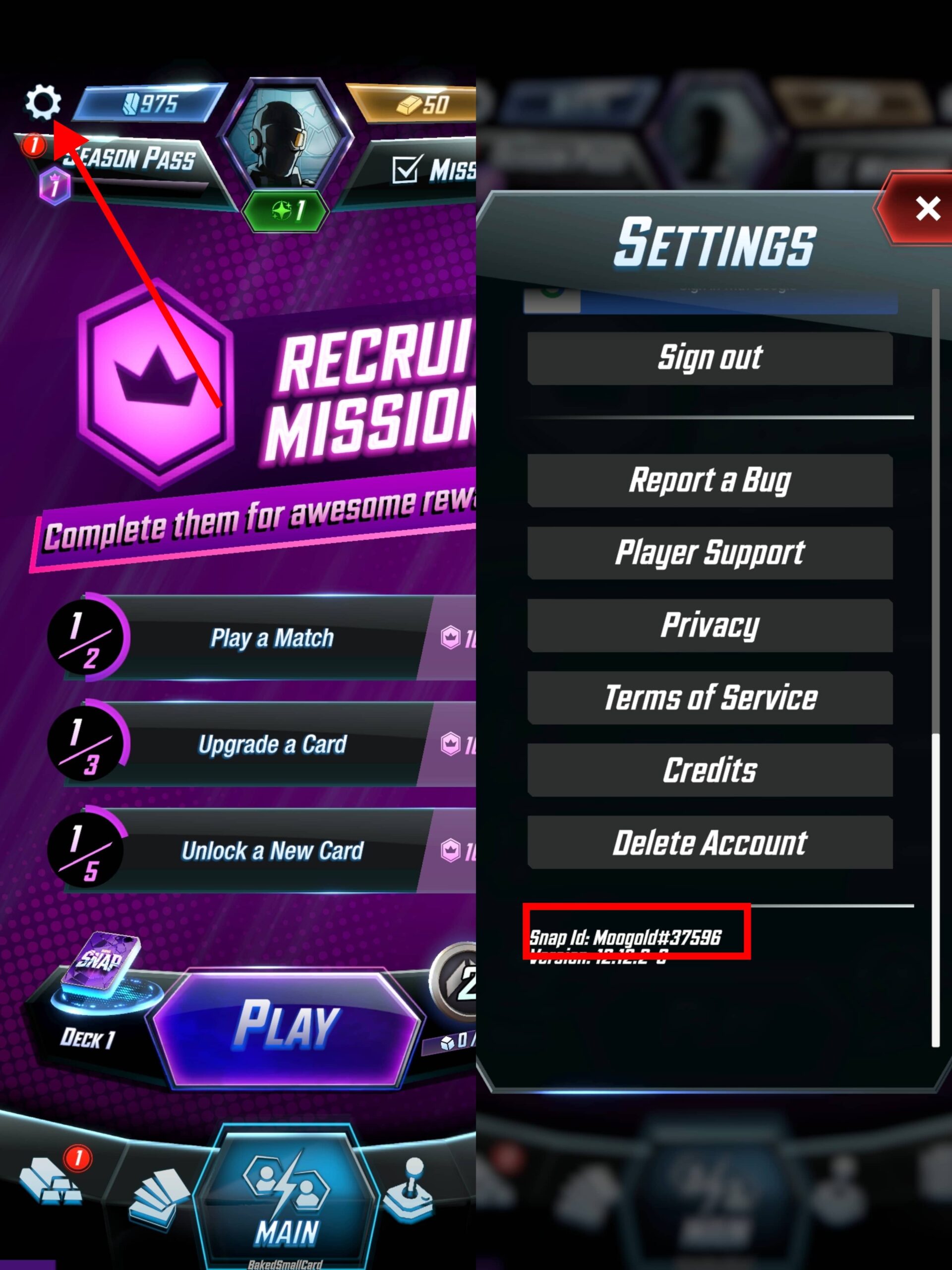Tap the green level badge under avatar

286,209
